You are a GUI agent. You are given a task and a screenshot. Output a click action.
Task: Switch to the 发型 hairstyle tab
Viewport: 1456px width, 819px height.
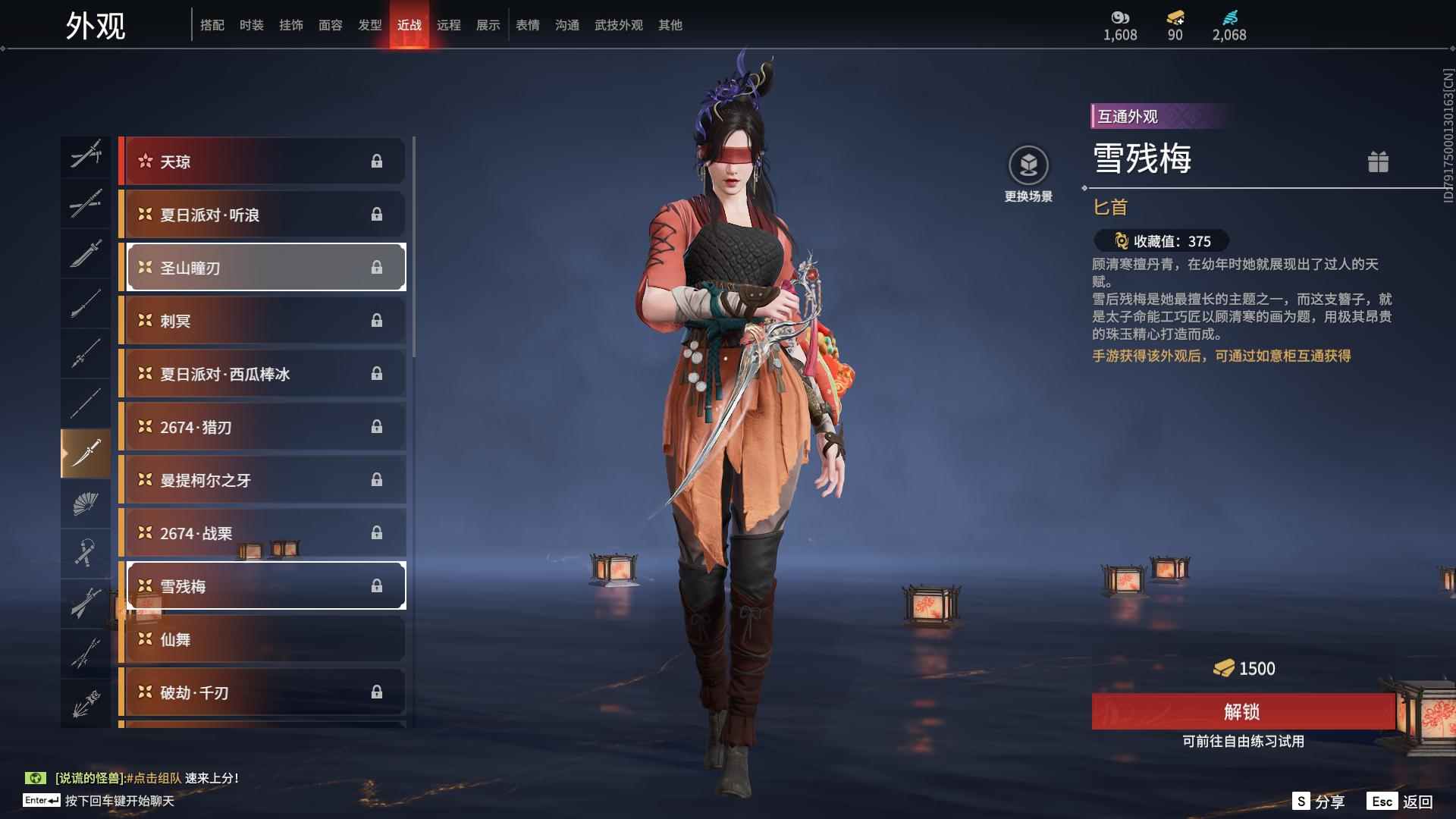369,25
